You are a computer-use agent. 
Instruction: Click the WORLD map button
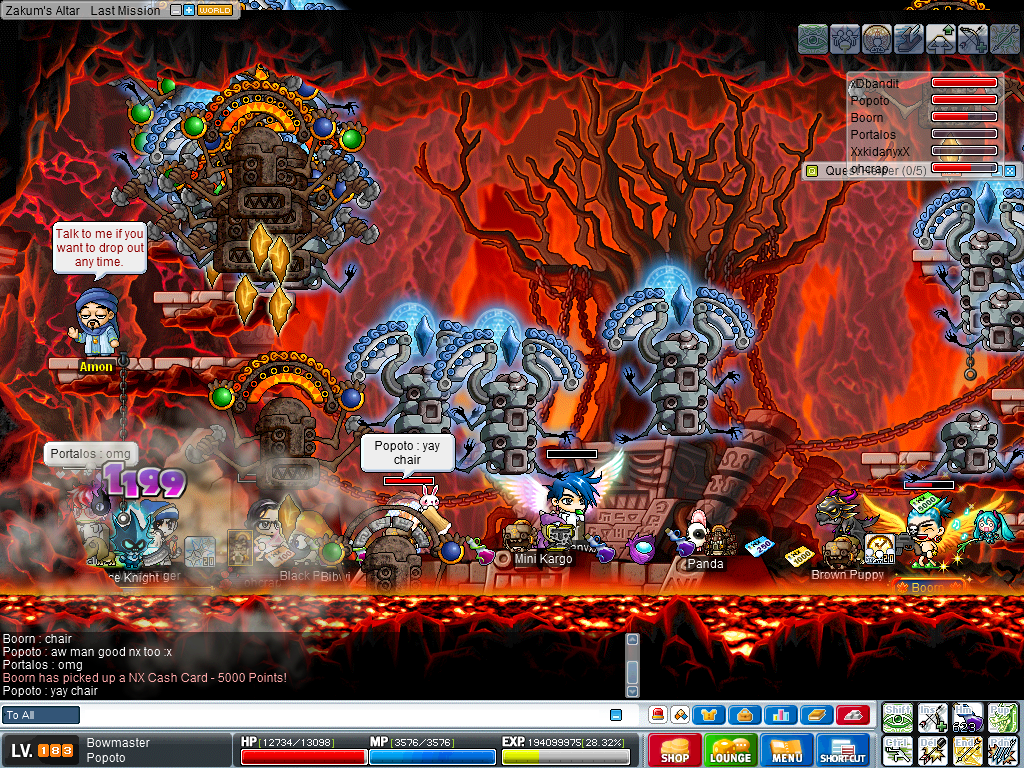click(x=215, y=10)
